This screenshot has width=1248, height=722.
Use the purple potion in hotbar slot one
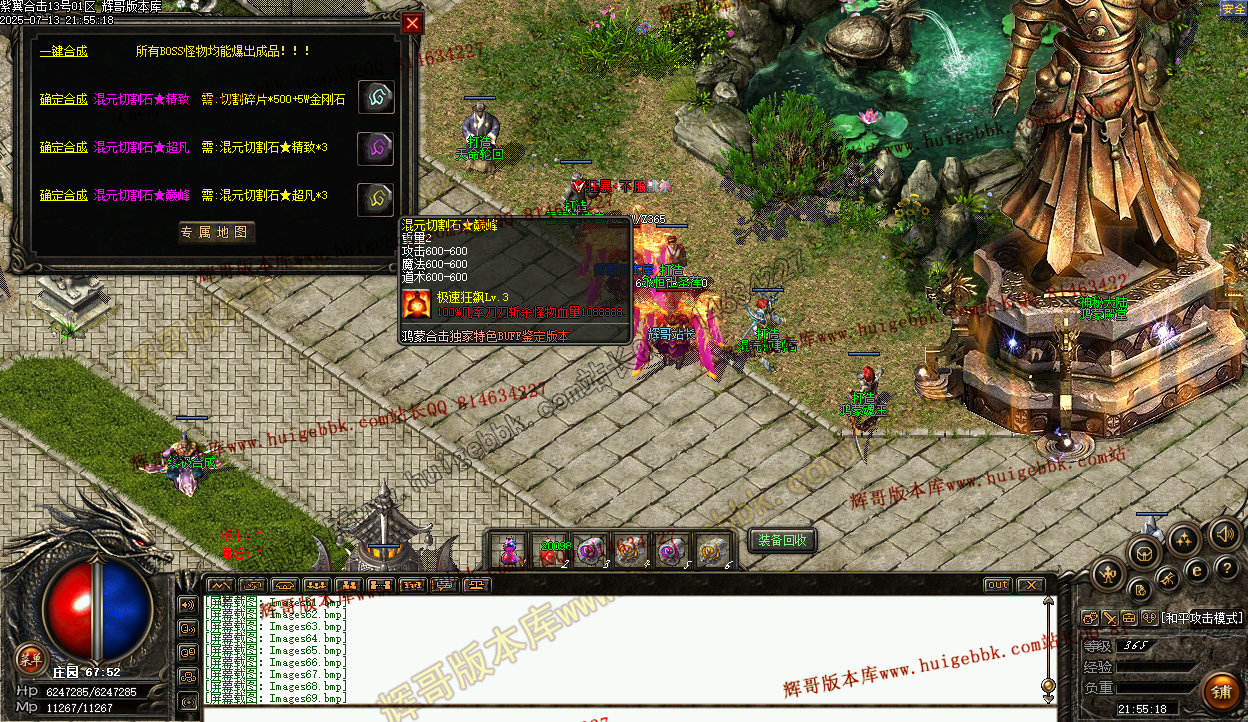point(510,551)
